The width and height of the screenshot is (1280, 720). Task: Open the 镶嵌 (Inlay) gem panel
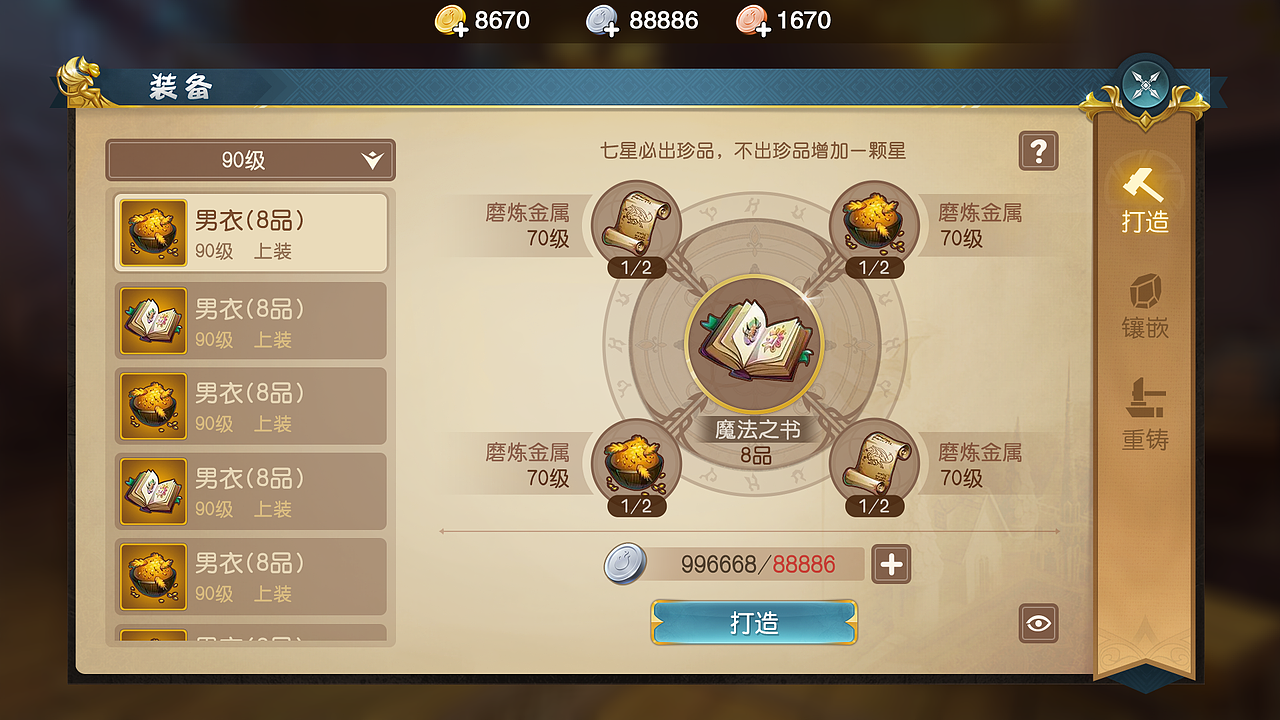click(1146, 310)
